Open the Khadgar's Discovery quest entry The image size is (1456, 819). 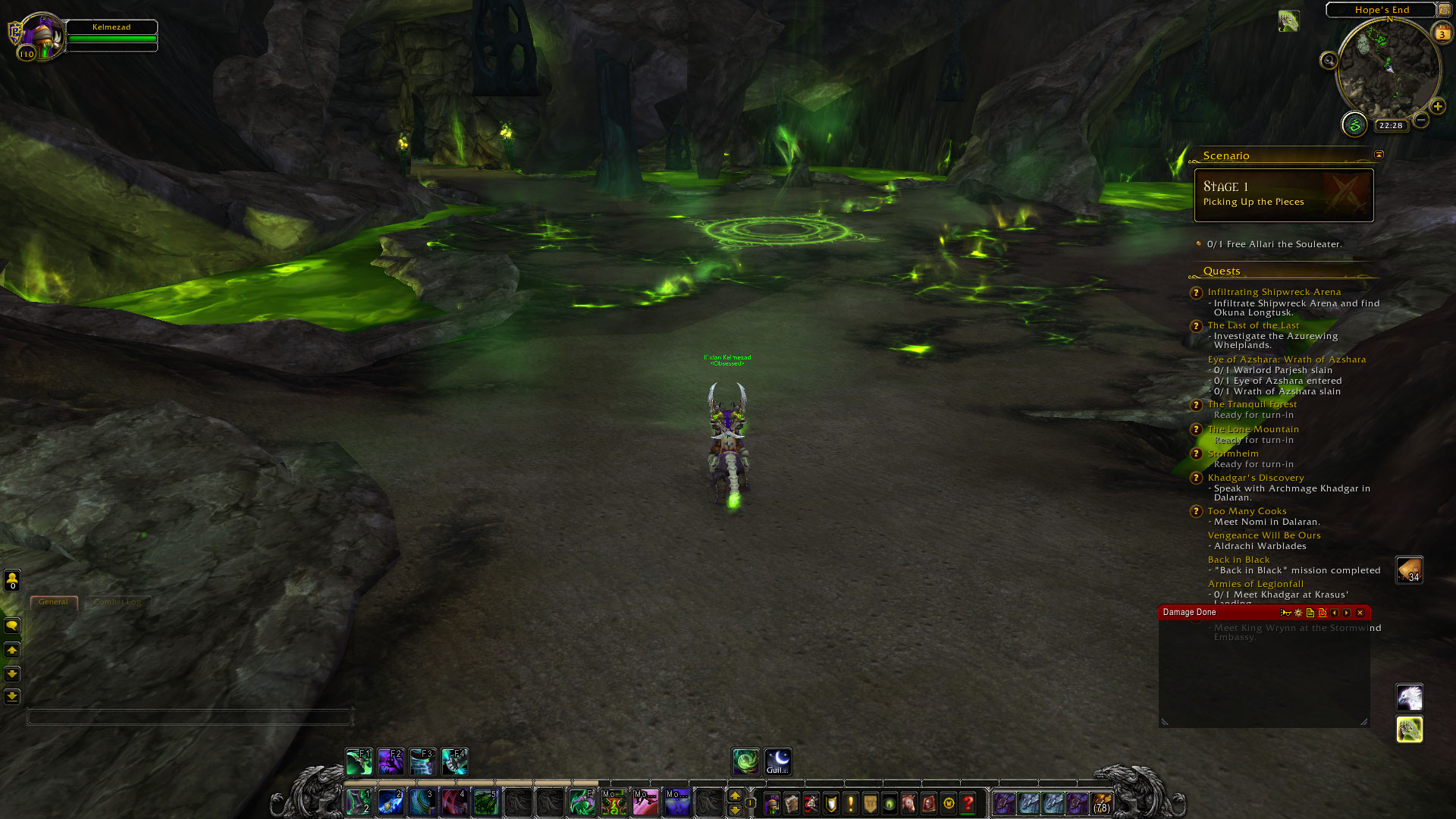(1256, 478)
